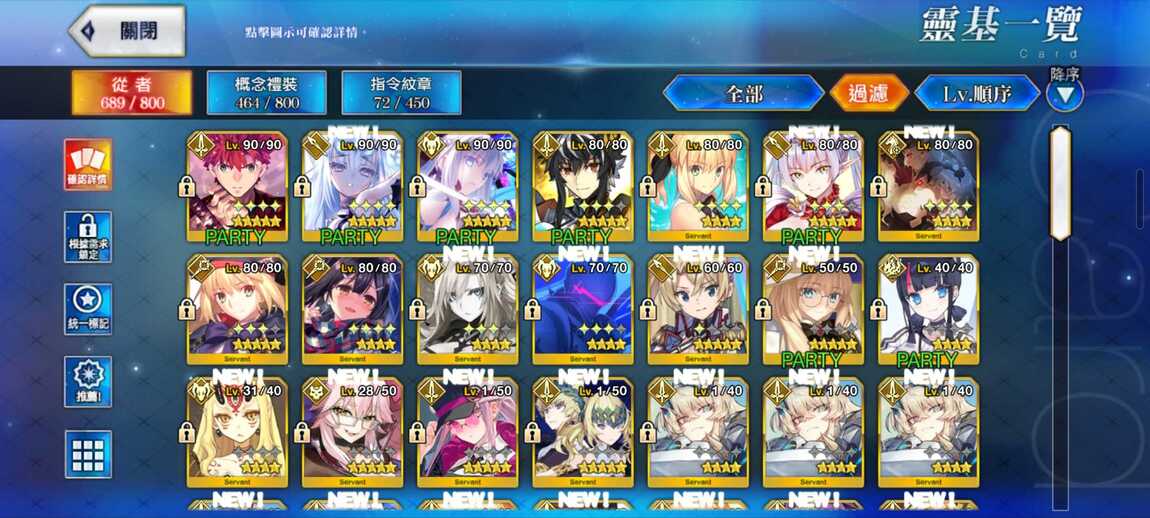Select the 全部 class filter button

click(x=743, y=94)
